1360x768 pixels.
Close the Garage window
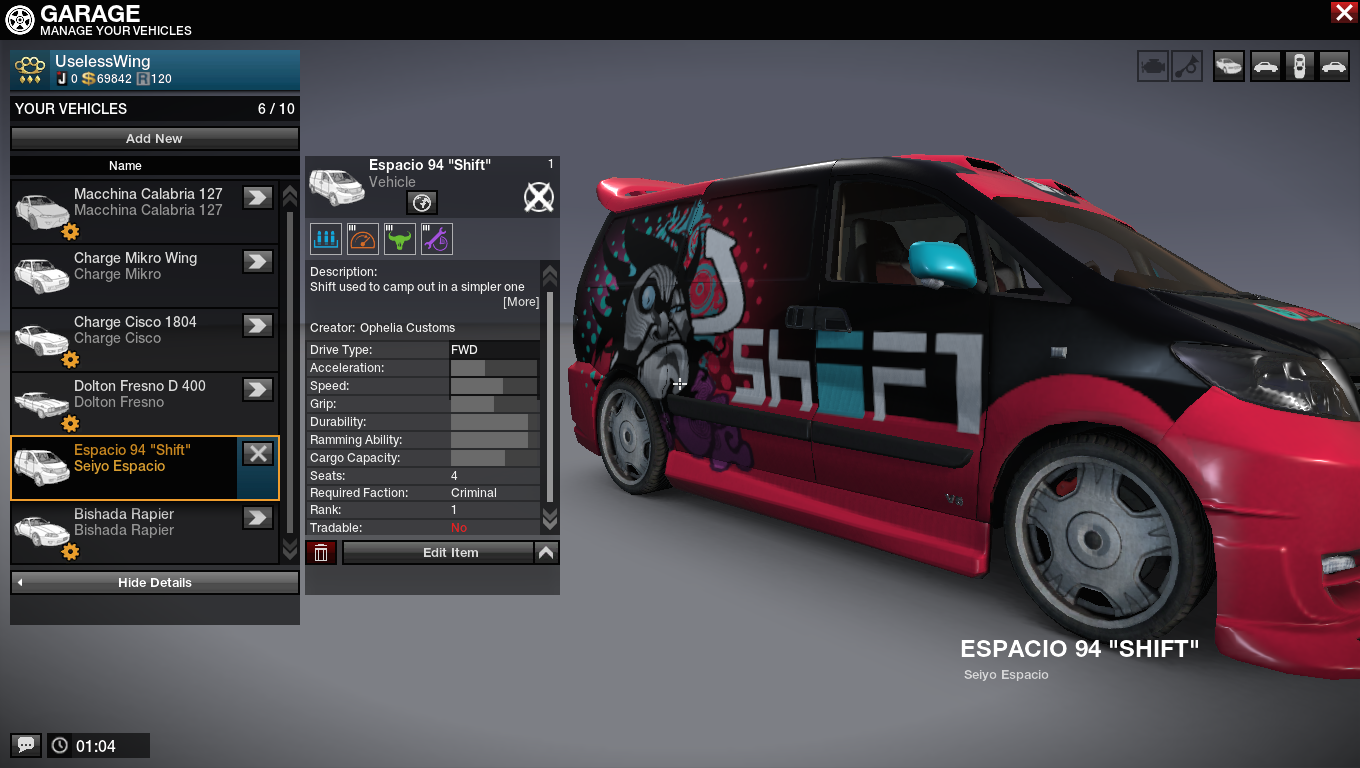pos(1343,12)
